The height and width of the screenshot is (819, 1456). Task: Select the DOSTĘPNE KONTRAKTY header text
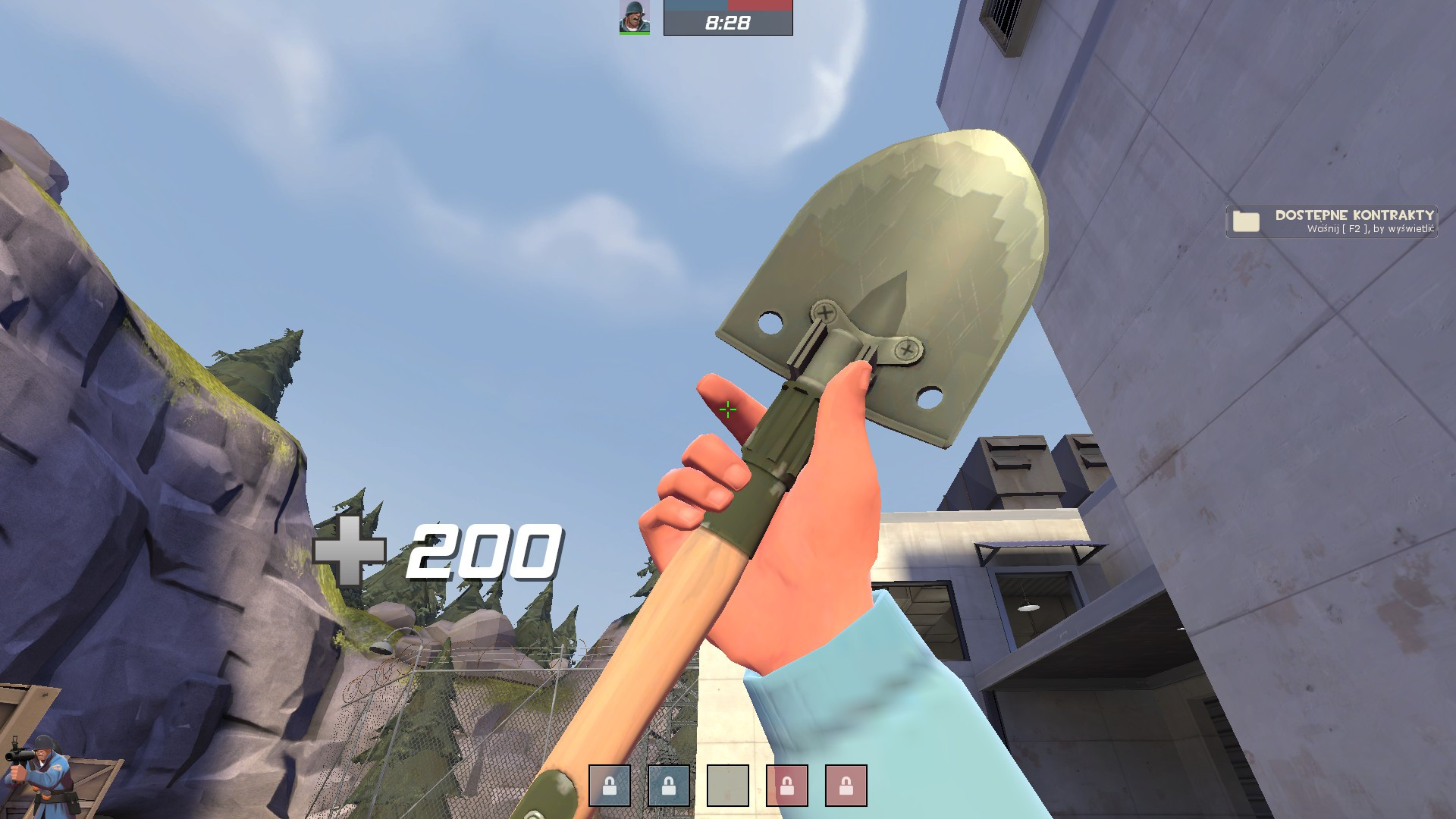pyautogui.click(x=1354, y=216)
